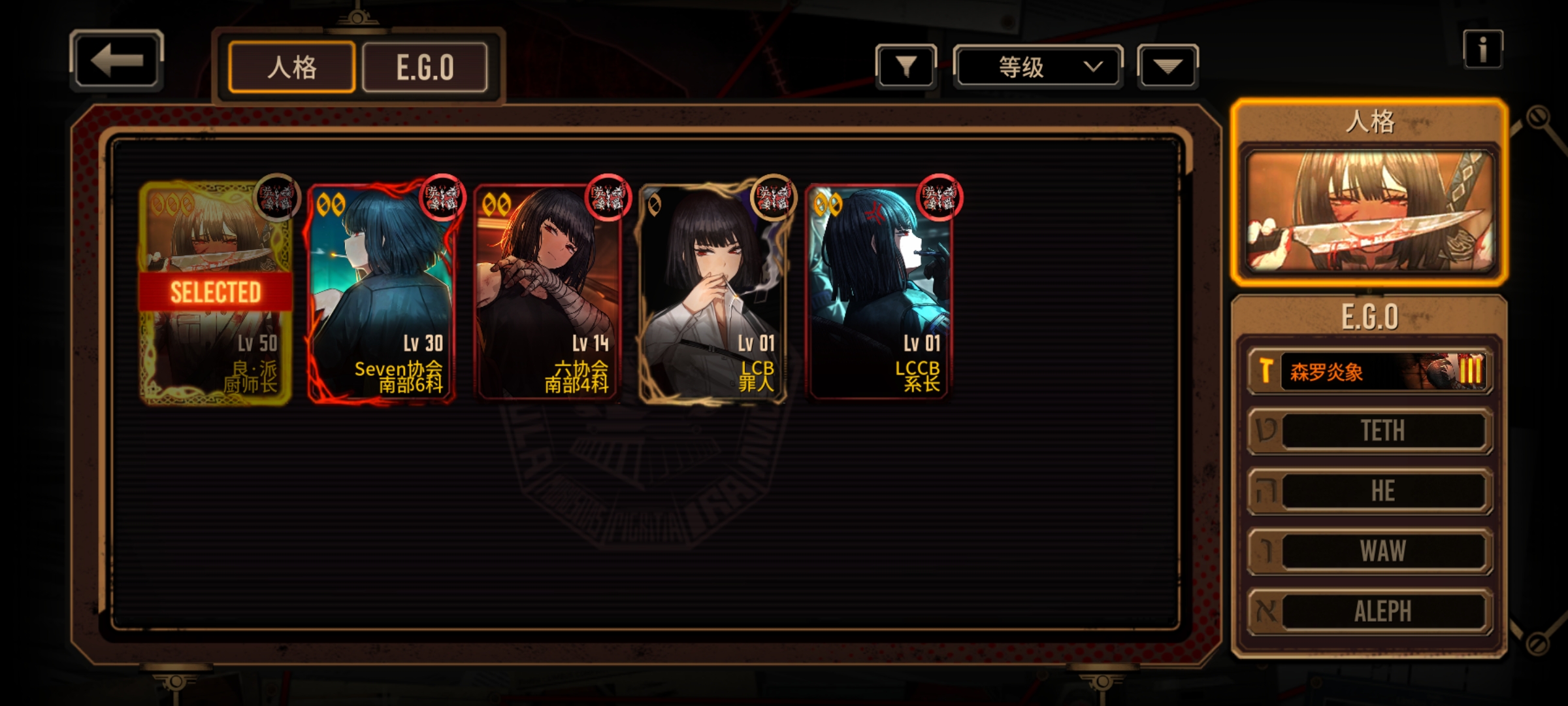Select the TETH E.G.O slot
The height and width of the screenshot is (706, 1568).
1369,431
